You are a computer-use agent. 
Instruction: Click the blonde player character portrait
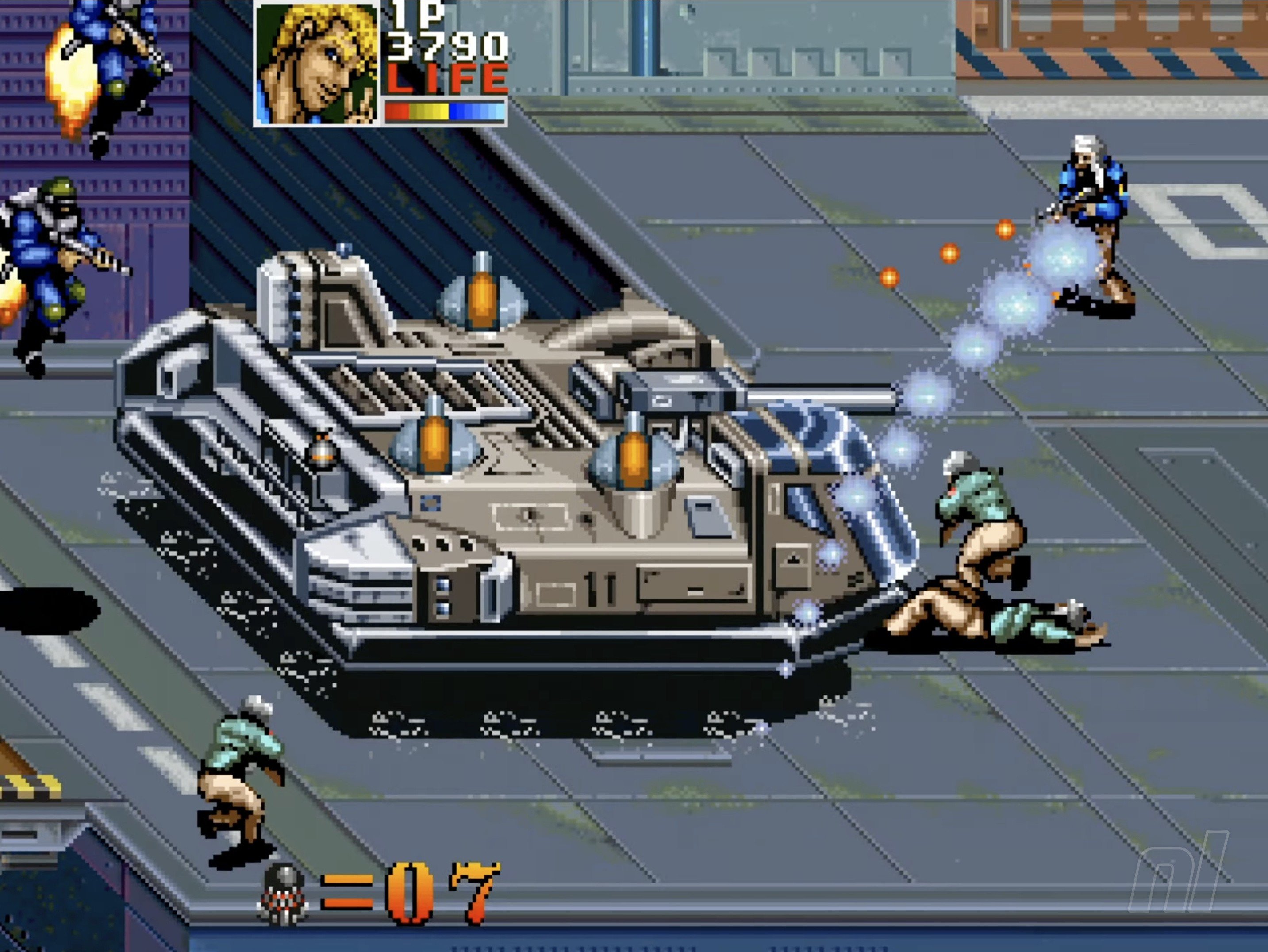pyautogui.click(x=316, y=63)
